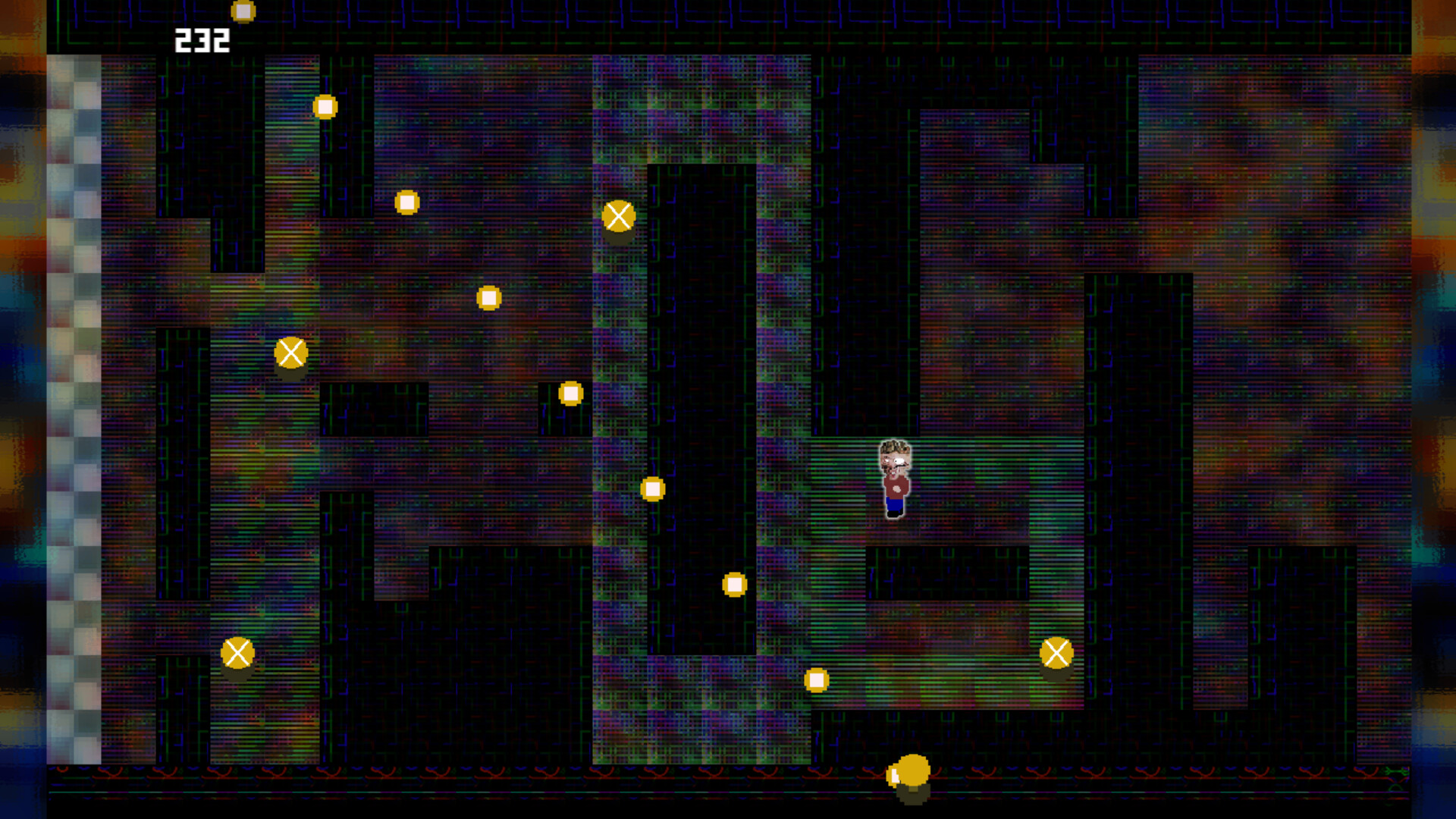Click the X hazard on the right side

point(1056,652)
